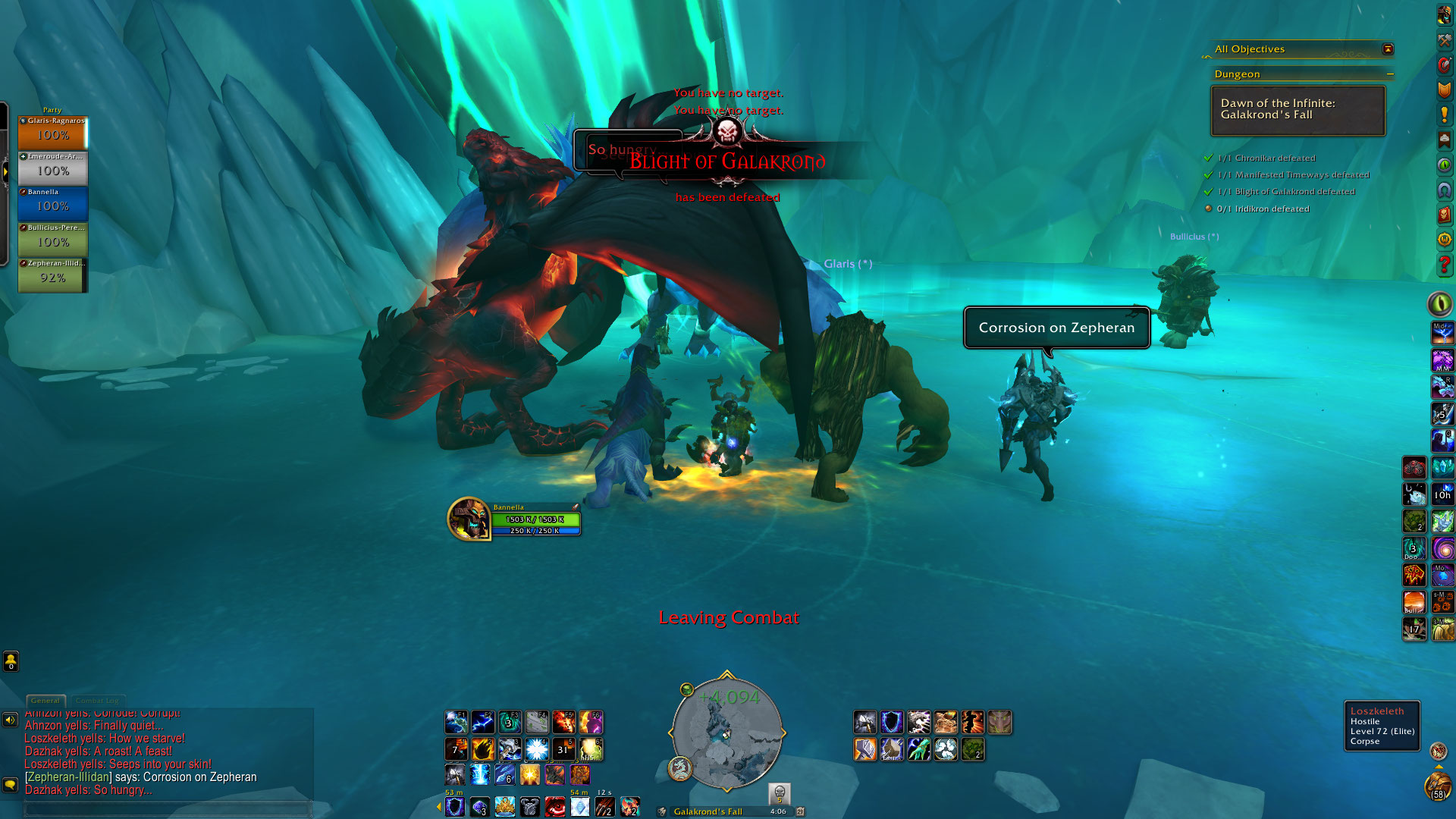
Task: Select the Zepheran-Illidan party frame
Action: point(52,275)
